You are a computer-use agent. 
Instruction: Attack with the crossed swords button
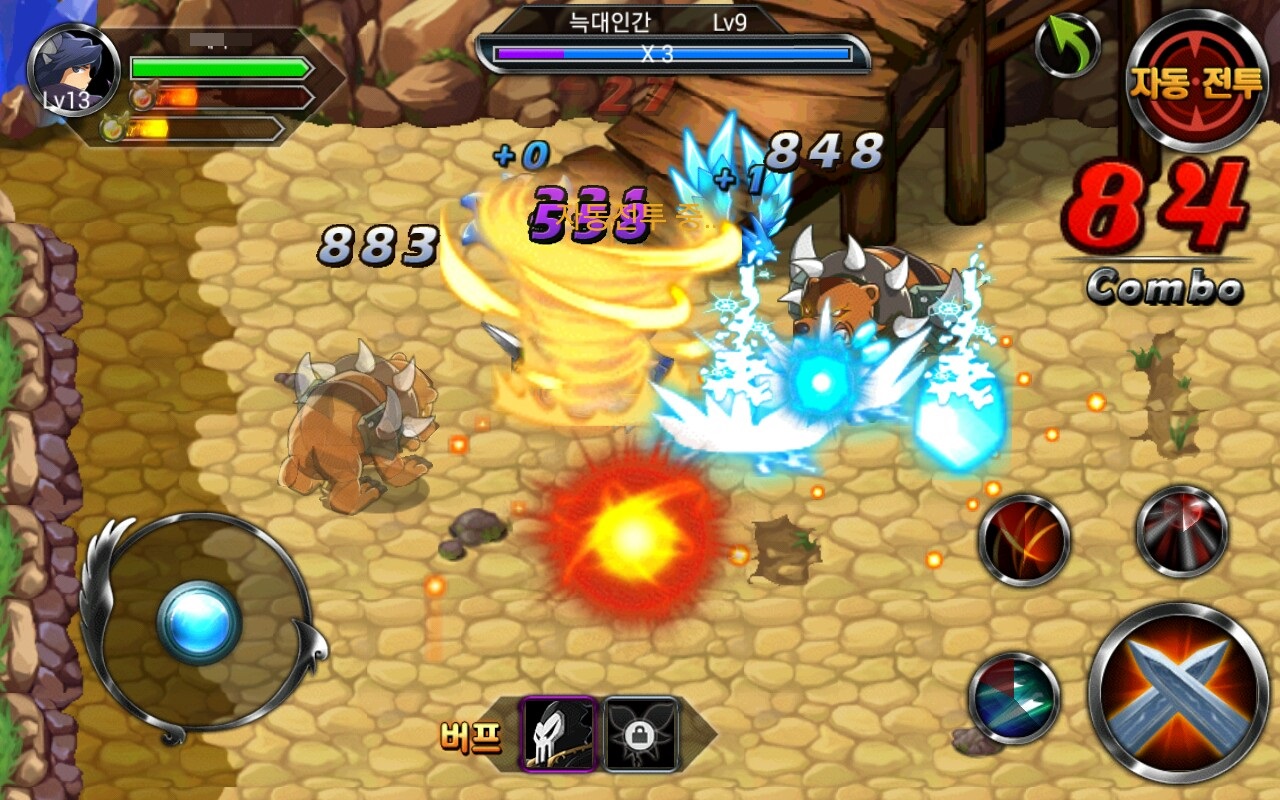tap(1178, 692)
